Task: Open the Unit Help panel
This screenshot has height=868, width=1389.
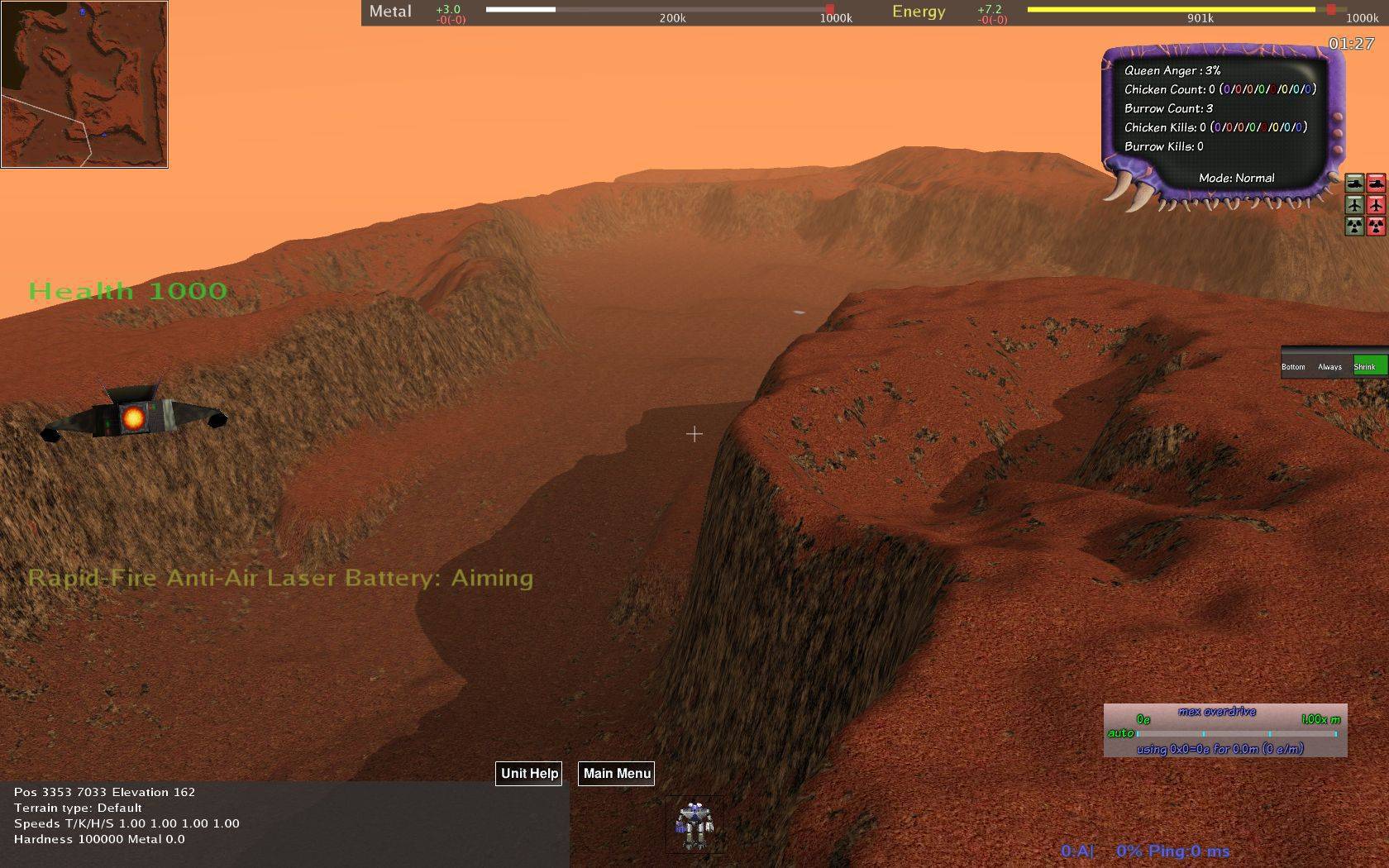Action: point(529,774)
